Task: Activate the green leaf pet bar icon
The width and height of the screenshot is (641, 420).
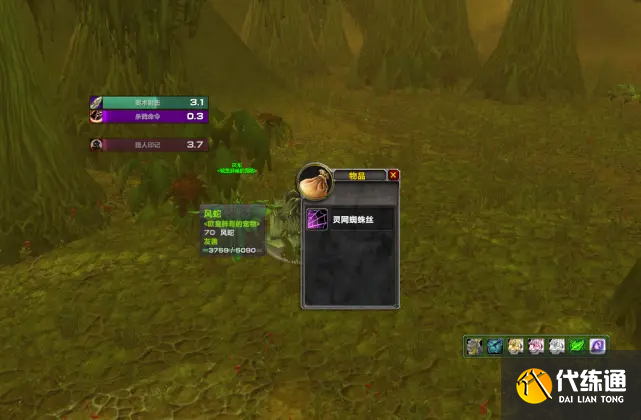Action: tap(577, 346)
